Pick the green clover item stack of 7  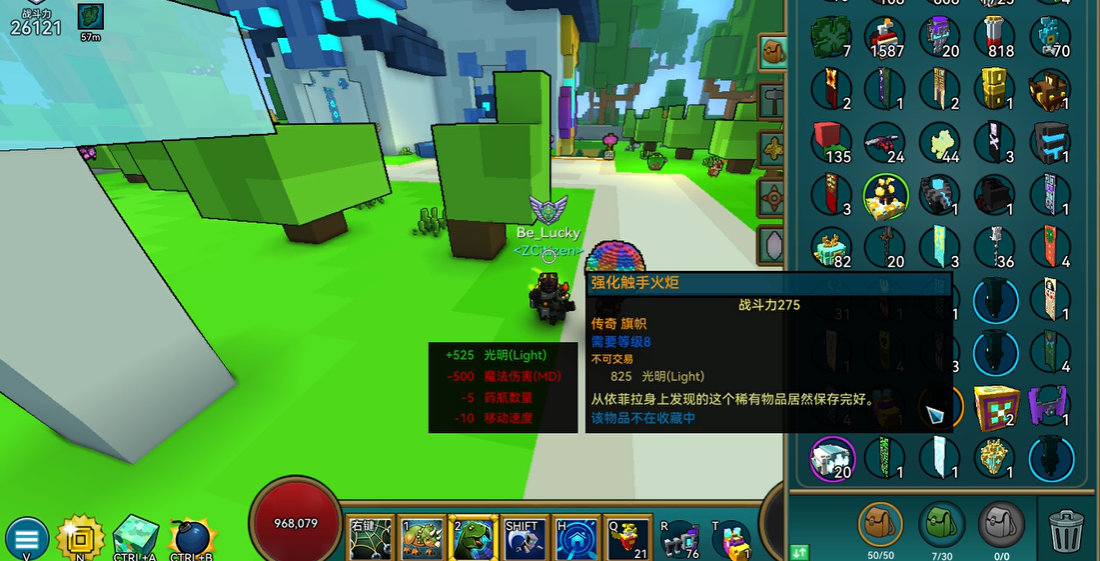830,37
